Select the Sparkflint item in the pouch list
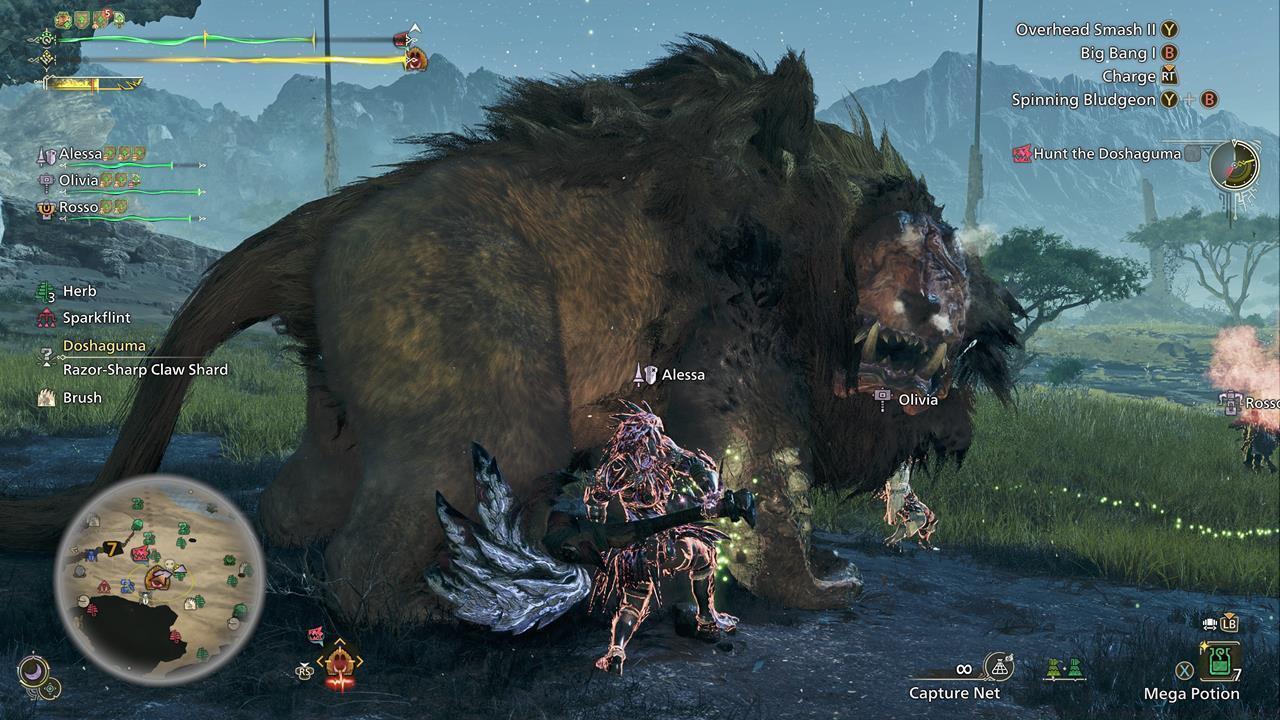The width and height of the screenshot is (1280, 720). pyautogui.click(x=45, y=317)
